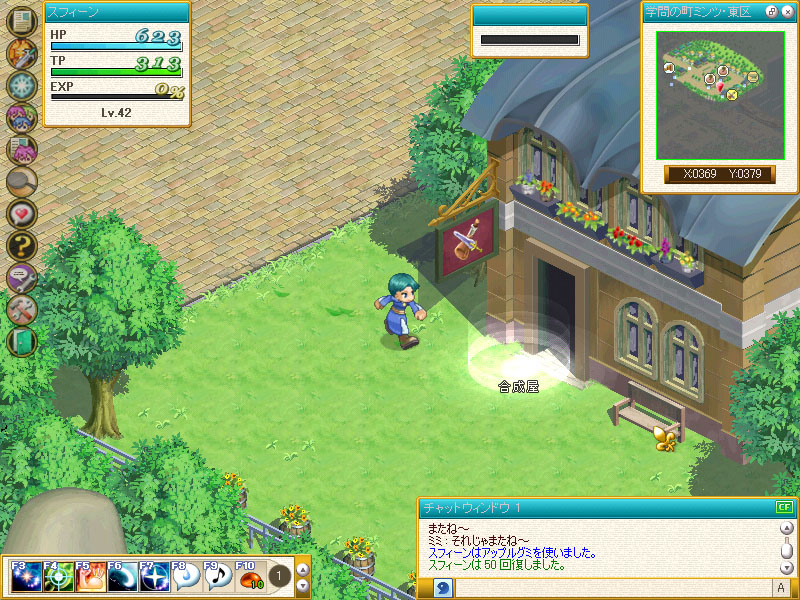Click the minimap of Minton East District
800x600 pixels.
(x=713, y=93)
